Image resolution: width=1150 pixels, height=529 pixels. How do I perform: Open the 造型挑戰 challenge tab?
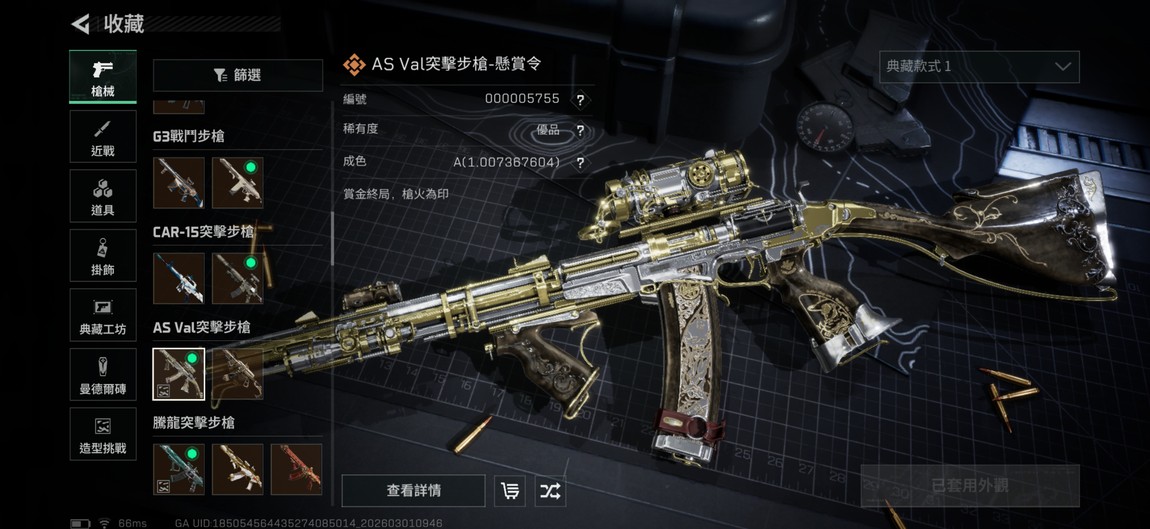coord(103,435)
